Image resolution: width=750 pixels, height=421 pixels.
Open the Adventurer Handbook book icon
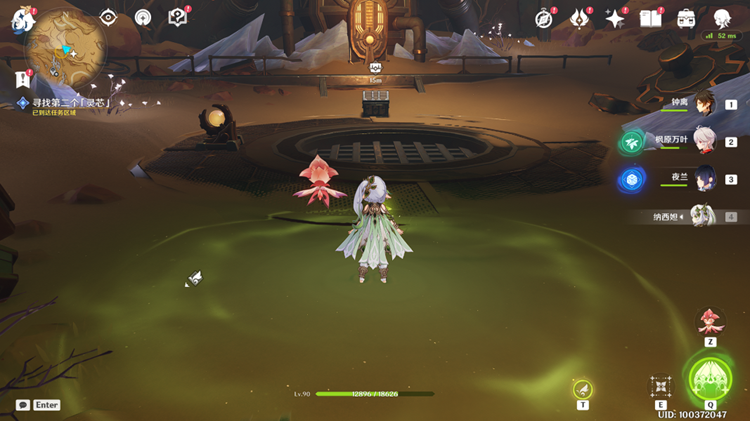point(651,18)
